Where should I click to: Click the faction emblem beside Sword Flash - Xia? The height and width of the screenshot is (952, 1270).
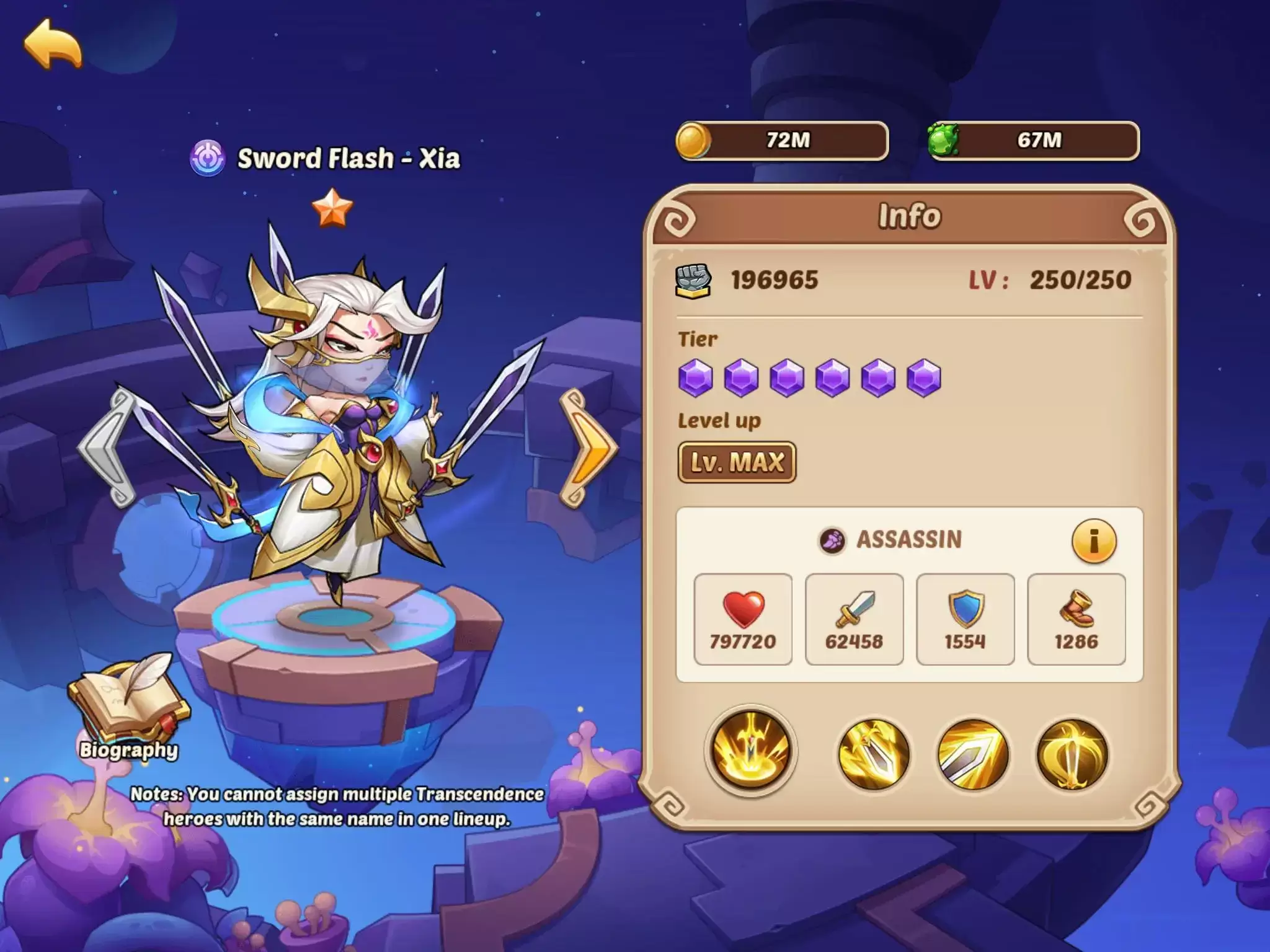pyautogui.click(x=208, y=160)
